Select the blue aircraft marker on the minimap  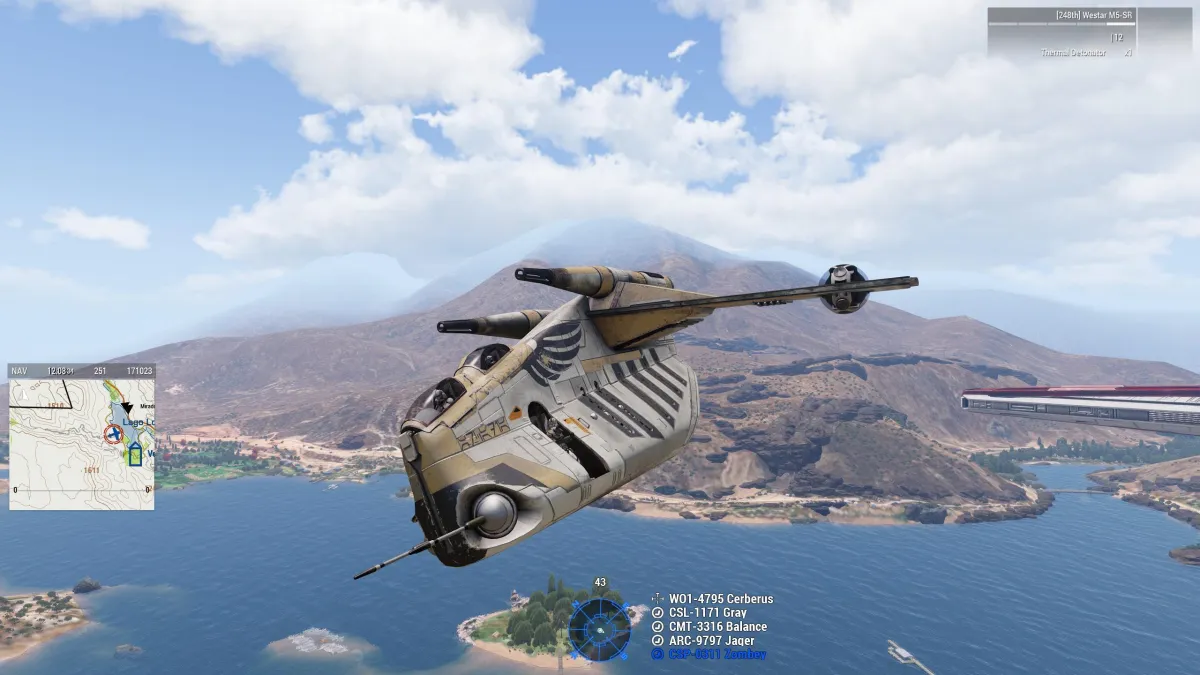(x=135, y=455)
